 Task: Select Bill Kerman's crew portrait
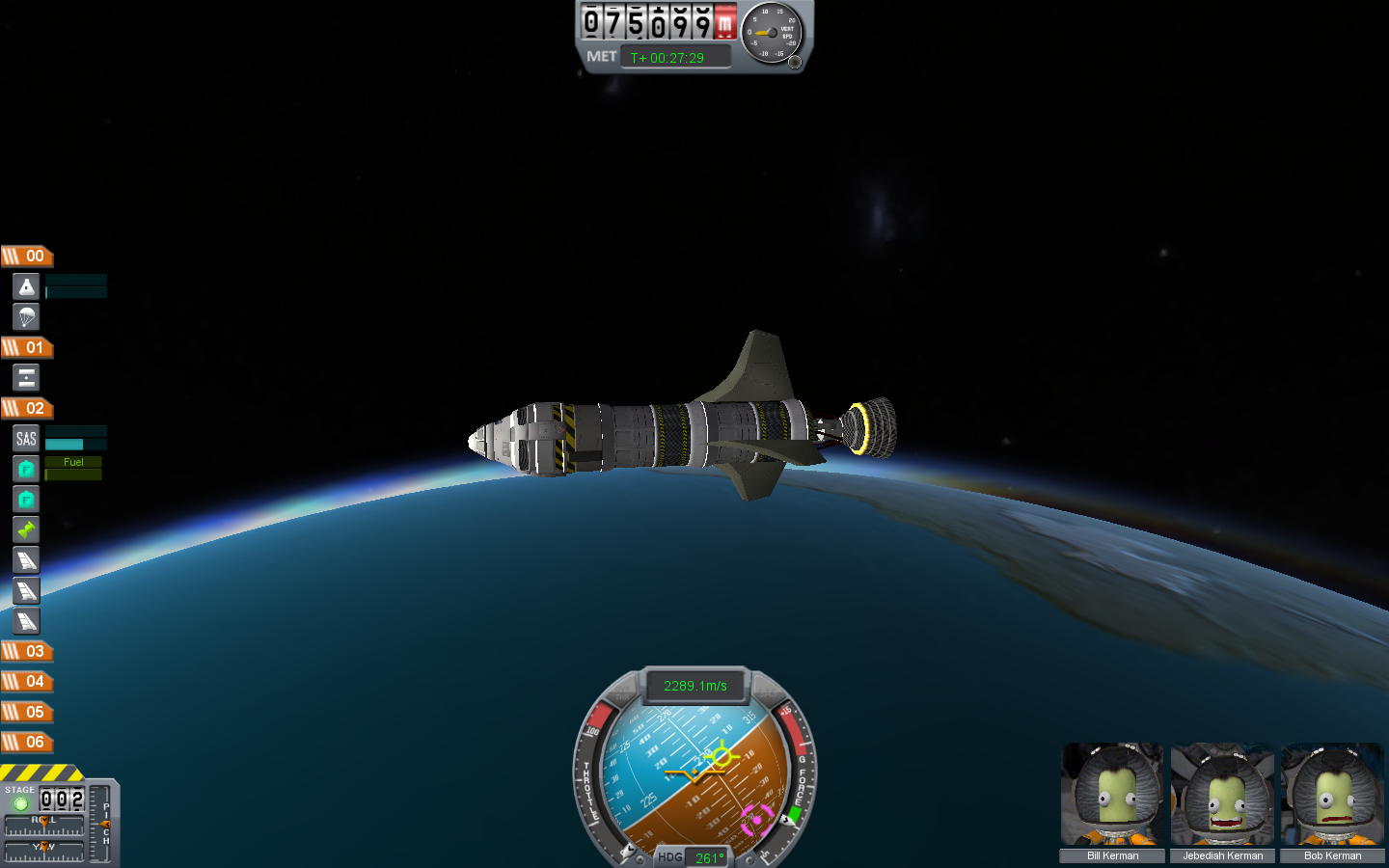(1112, 795)
